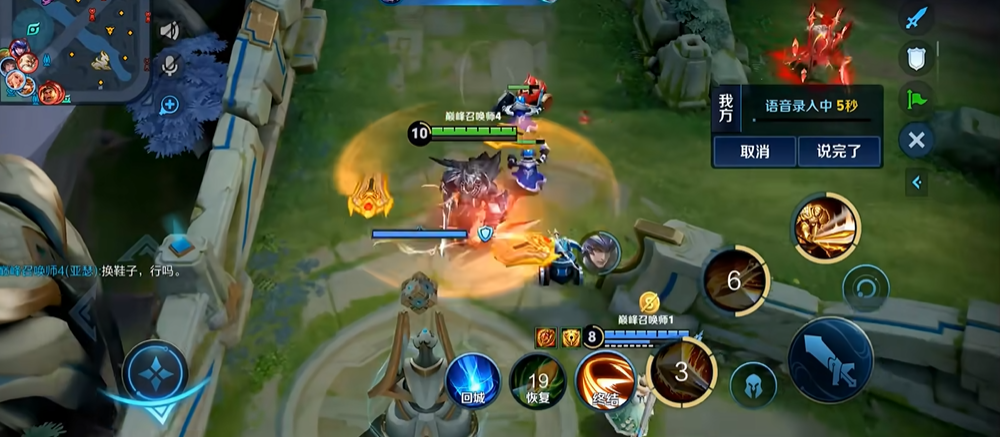Tap the large sword basic attack button

(830, 358)
